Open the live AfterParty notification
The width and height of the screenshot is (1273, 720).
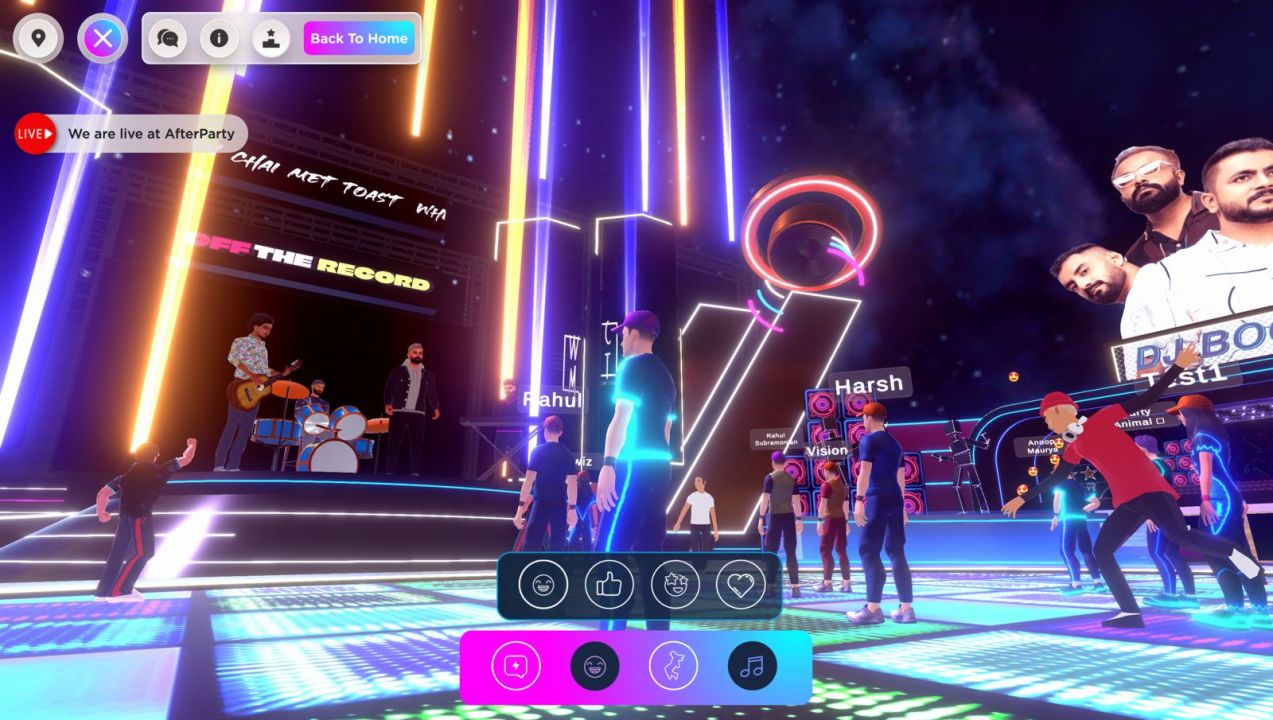pos(131,134)
